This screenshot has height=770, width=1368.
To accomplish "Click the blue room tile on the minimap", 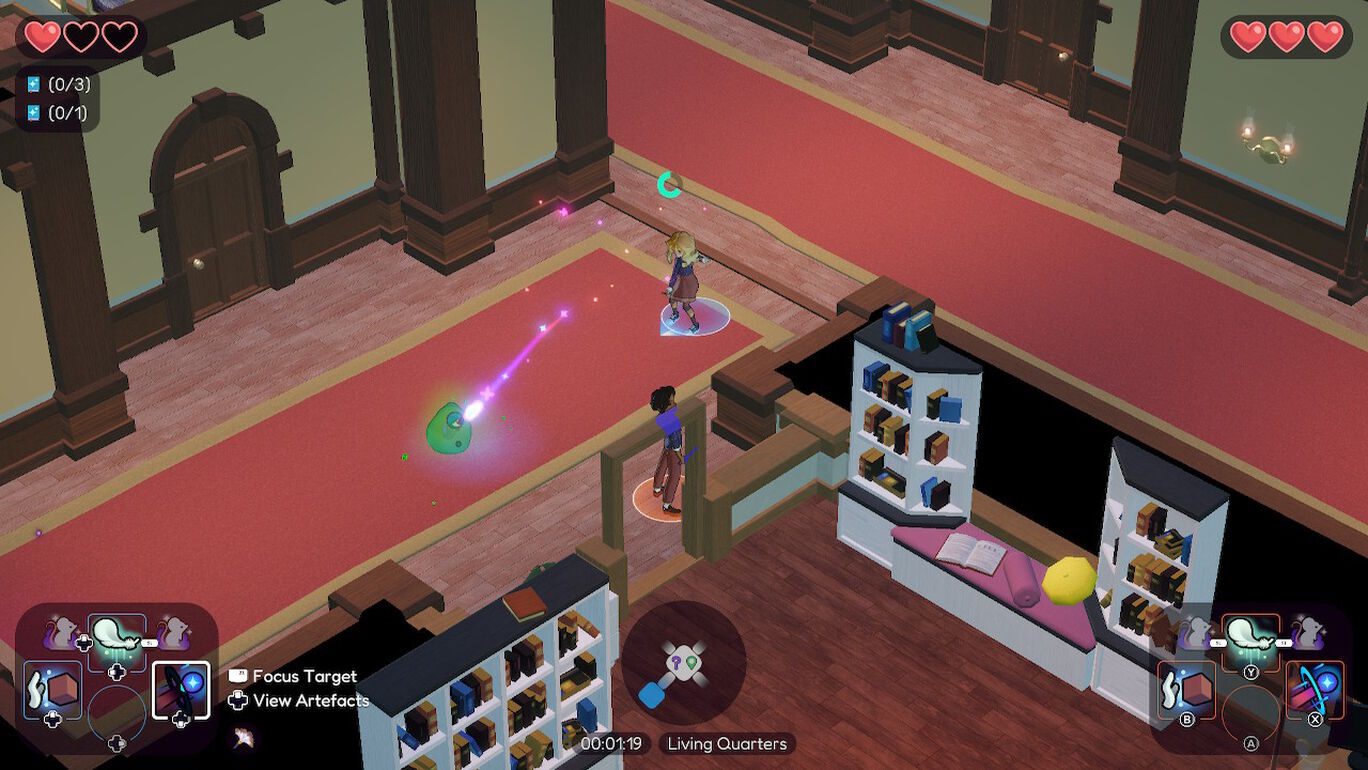I will click(652, 694).
